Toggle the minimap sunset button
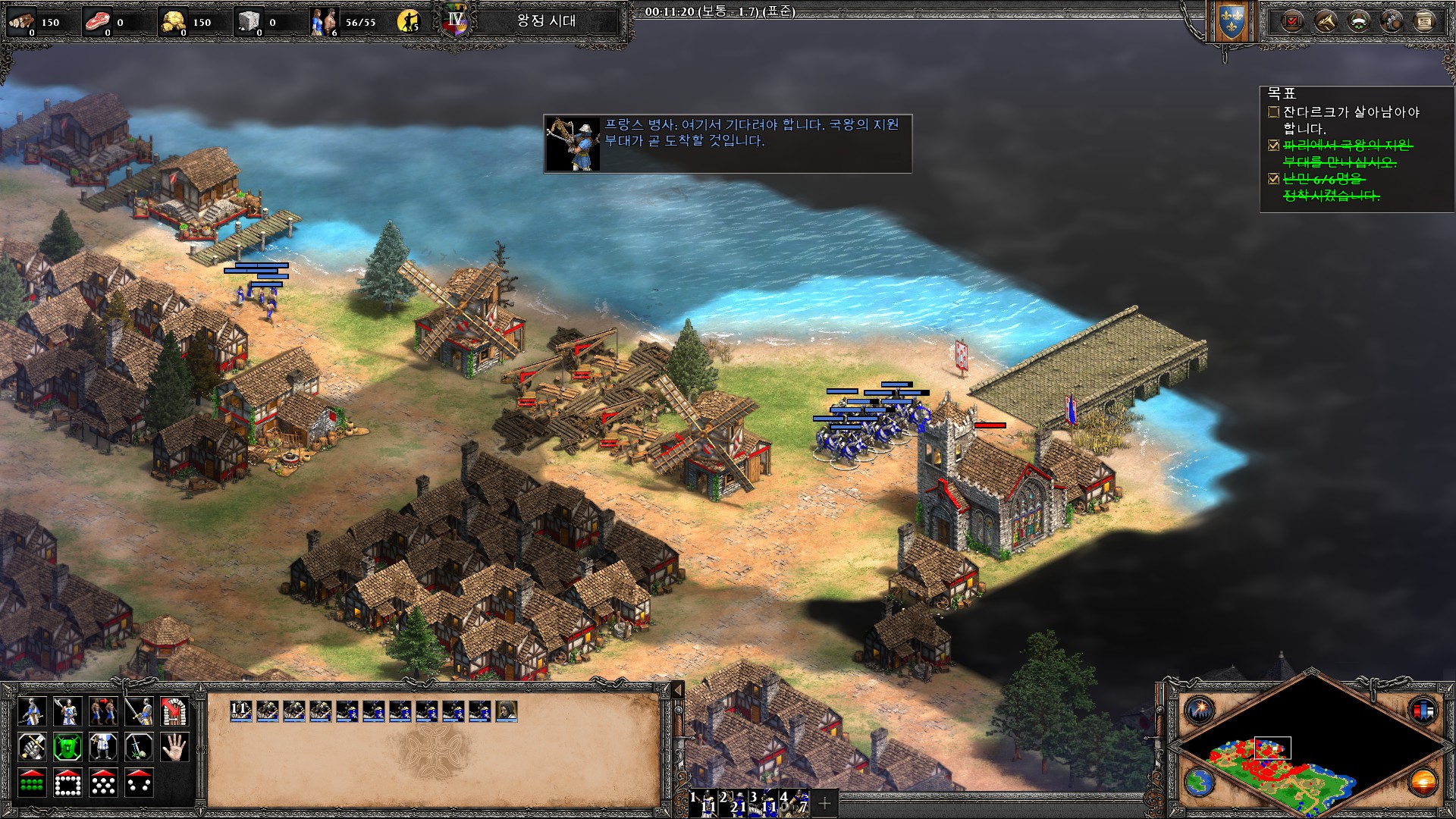Viewport: 1456px width, 819px height. pos(1423,782)
